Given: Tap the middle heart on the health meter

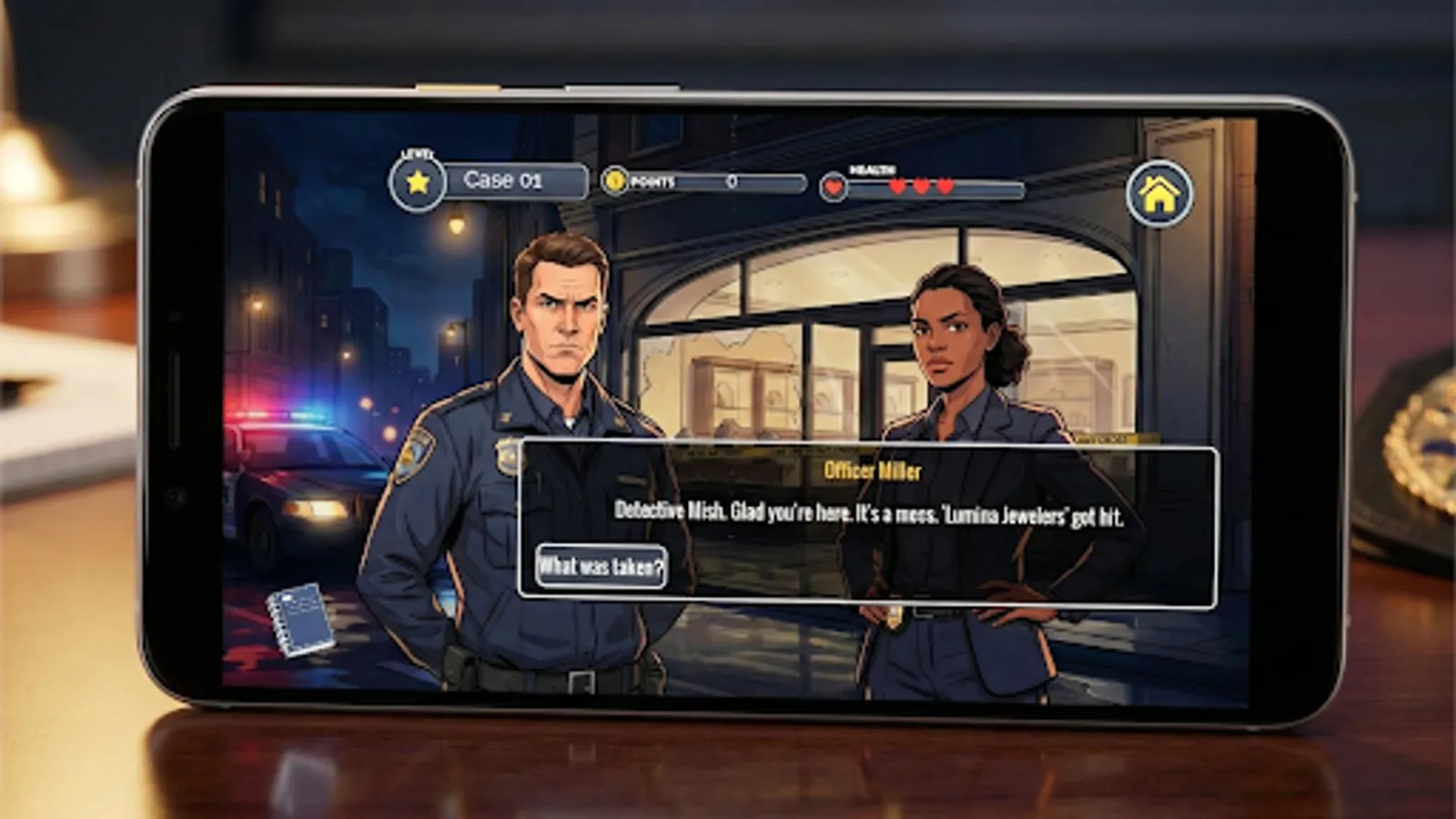Looking at the screenshot, I should [x=922, y=184].
